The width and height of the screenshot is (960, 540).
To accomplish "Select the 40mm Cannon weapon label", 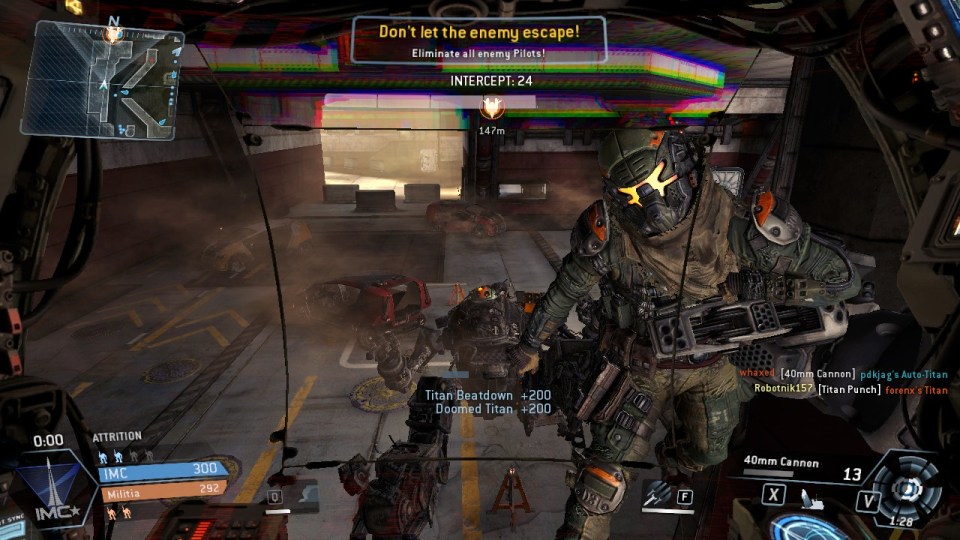I will (x=781, y=463).
